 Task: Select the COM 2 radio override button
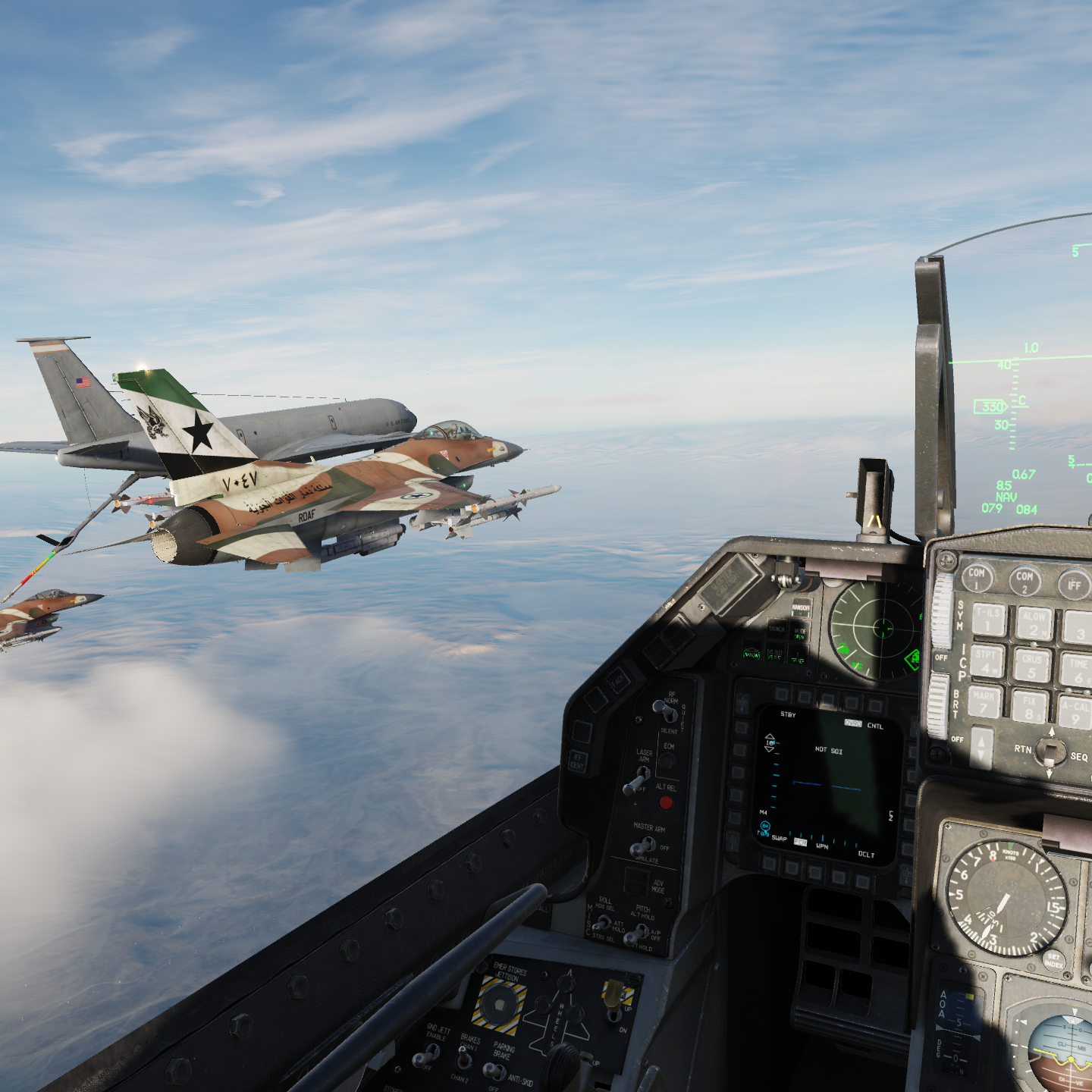tap(1025, 581)
